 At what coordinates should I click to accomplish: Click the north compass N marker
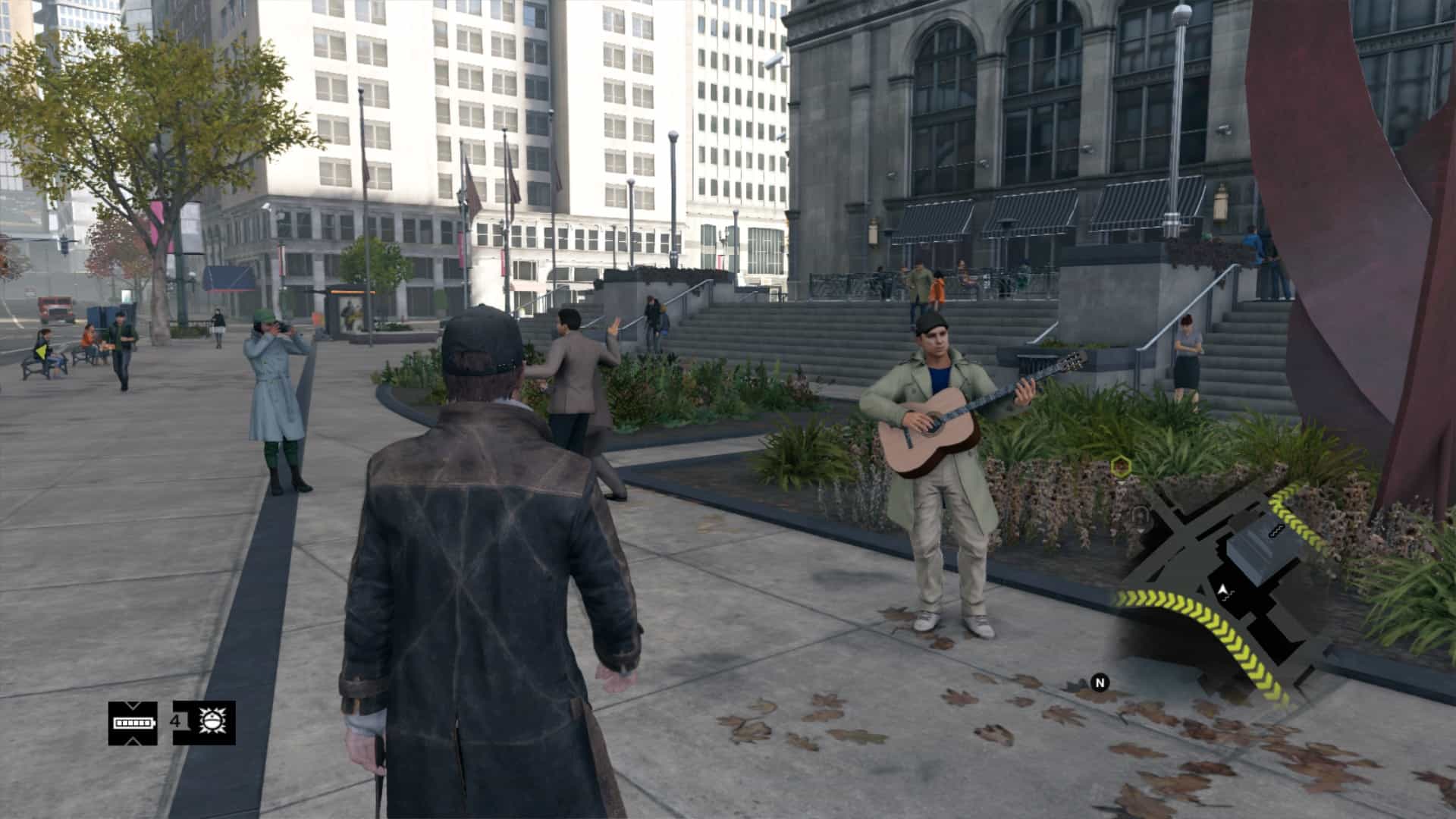1100,682
